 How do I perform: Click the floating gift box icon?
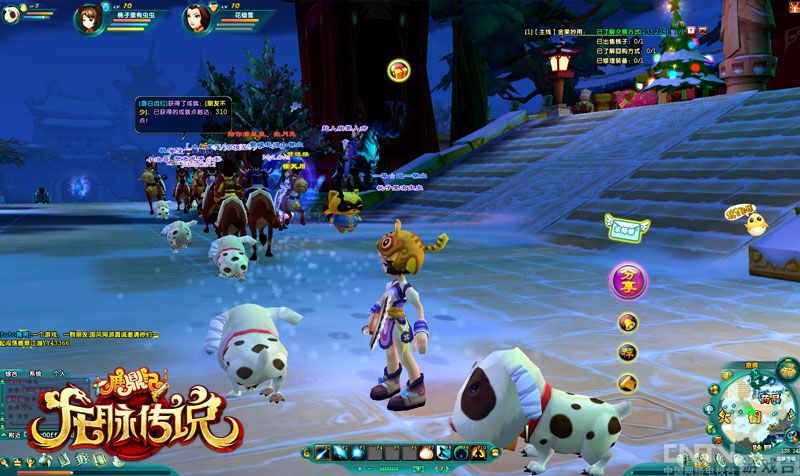point(398,69)
